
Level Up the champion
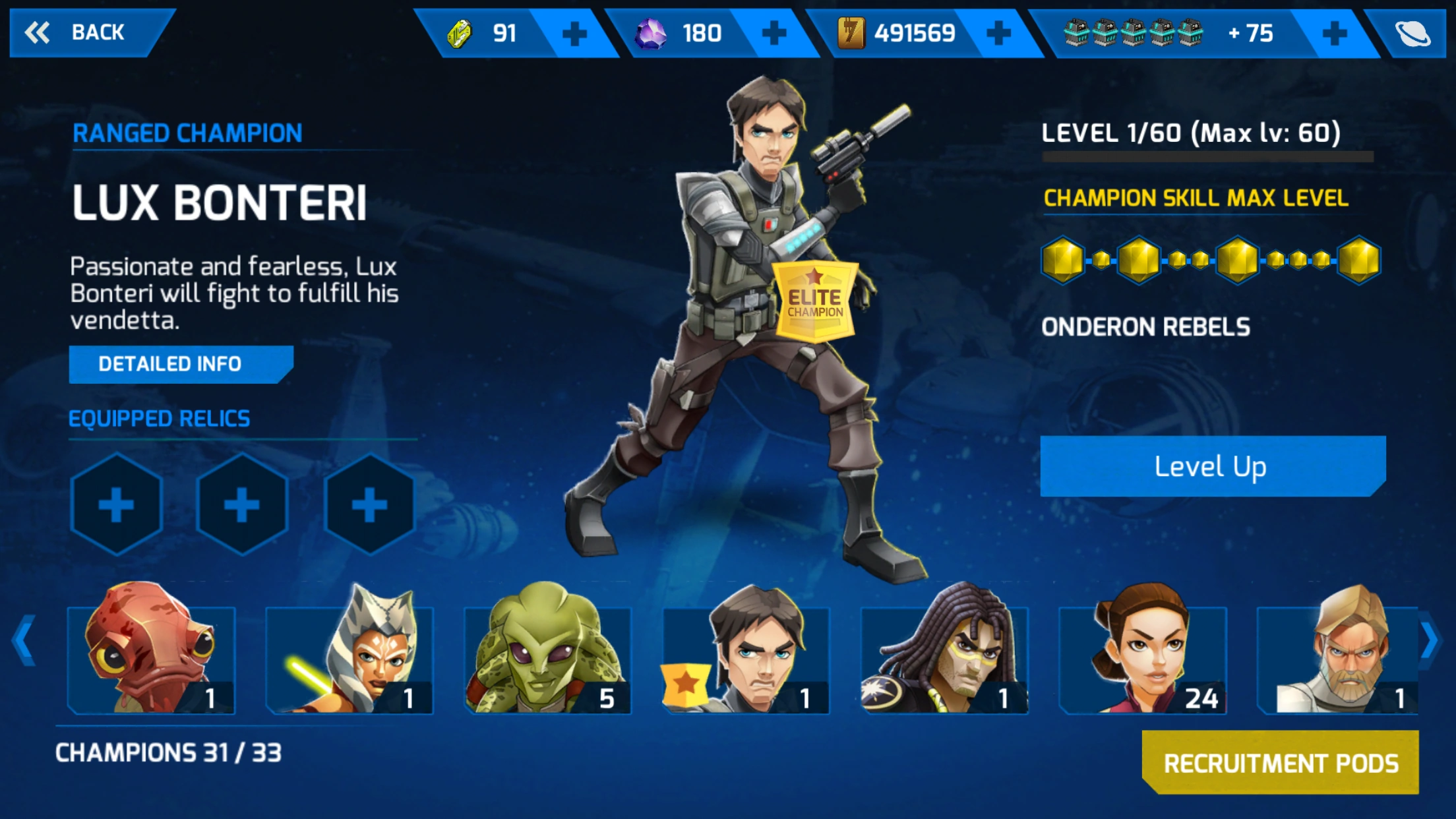tap(1211, 466)
